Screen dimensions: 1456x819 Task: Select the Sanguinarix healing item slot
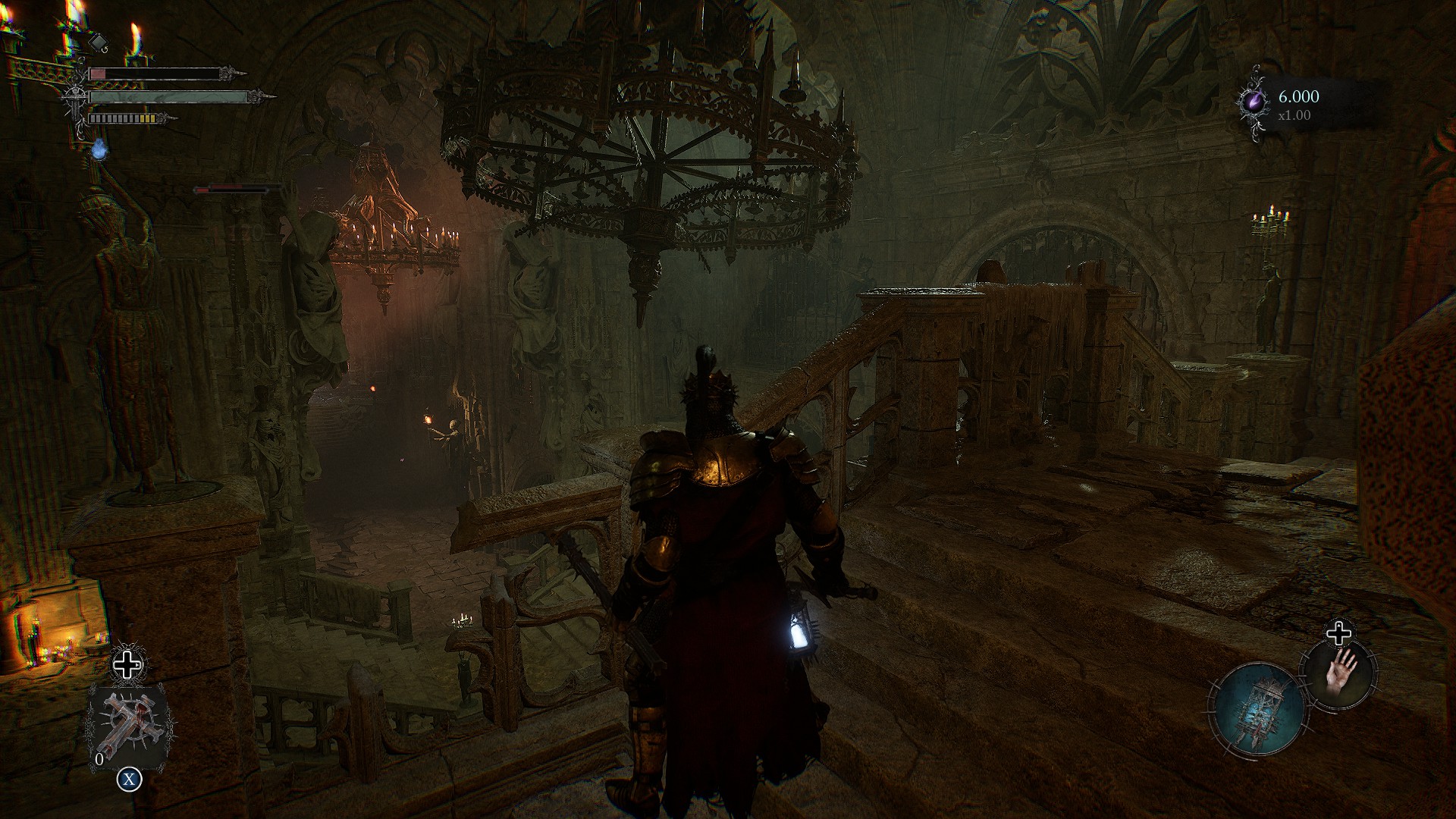pos(127,723)
